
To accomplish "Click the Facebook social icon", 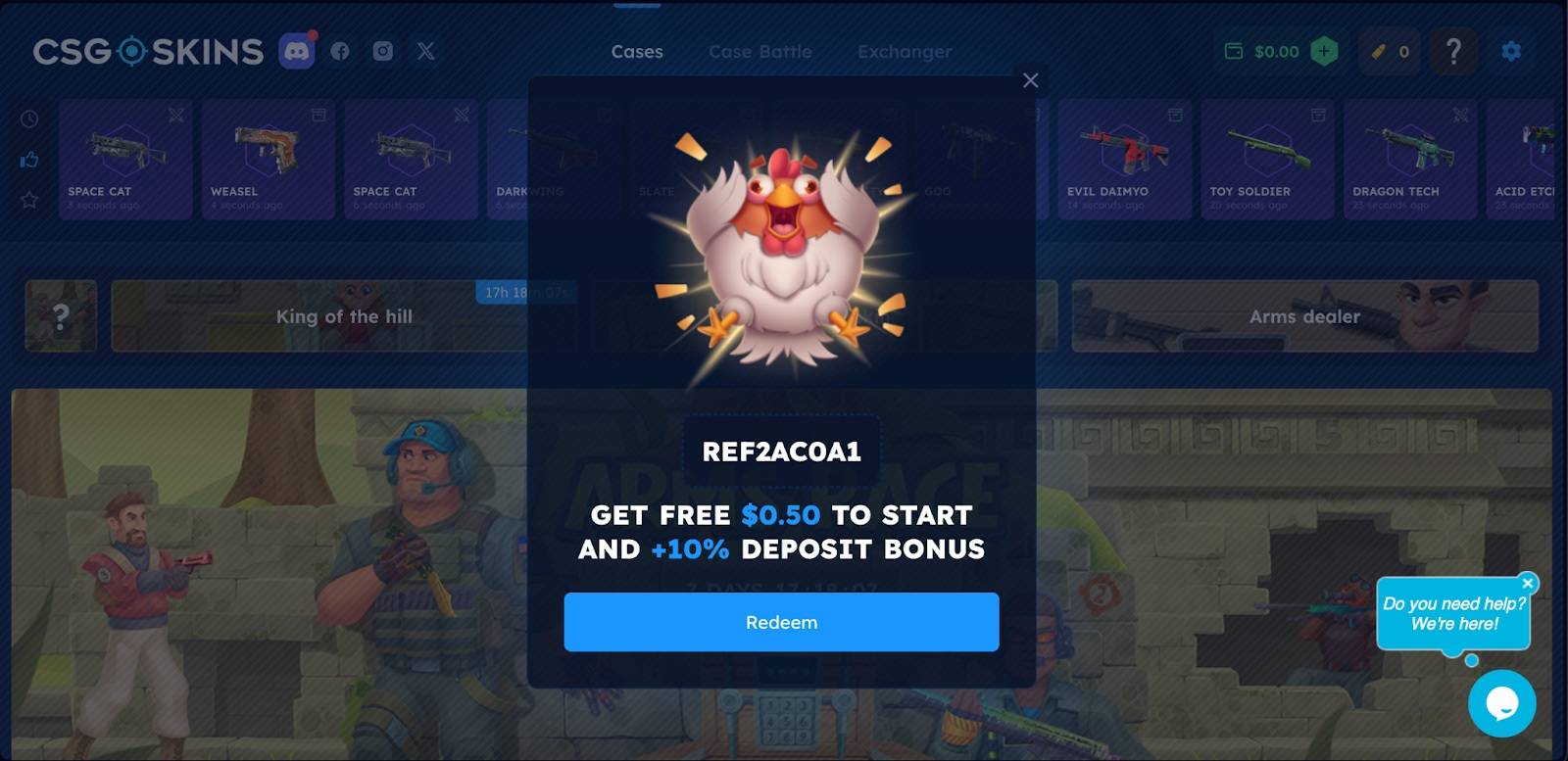I will click(340, 51).
